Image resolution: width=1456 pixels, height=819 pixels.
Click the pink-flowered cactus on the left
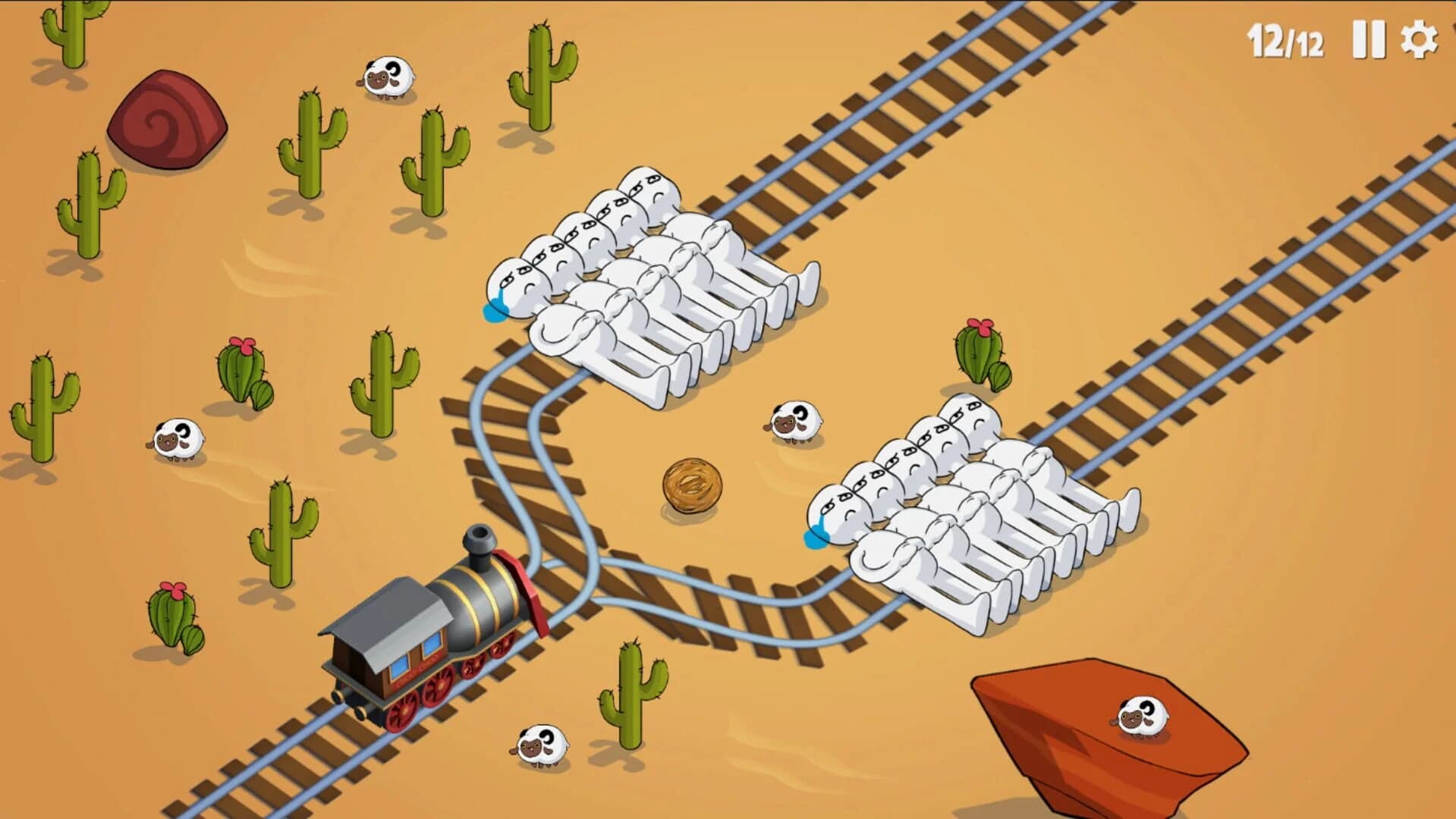pyautogui.click(x=243, y=372)
